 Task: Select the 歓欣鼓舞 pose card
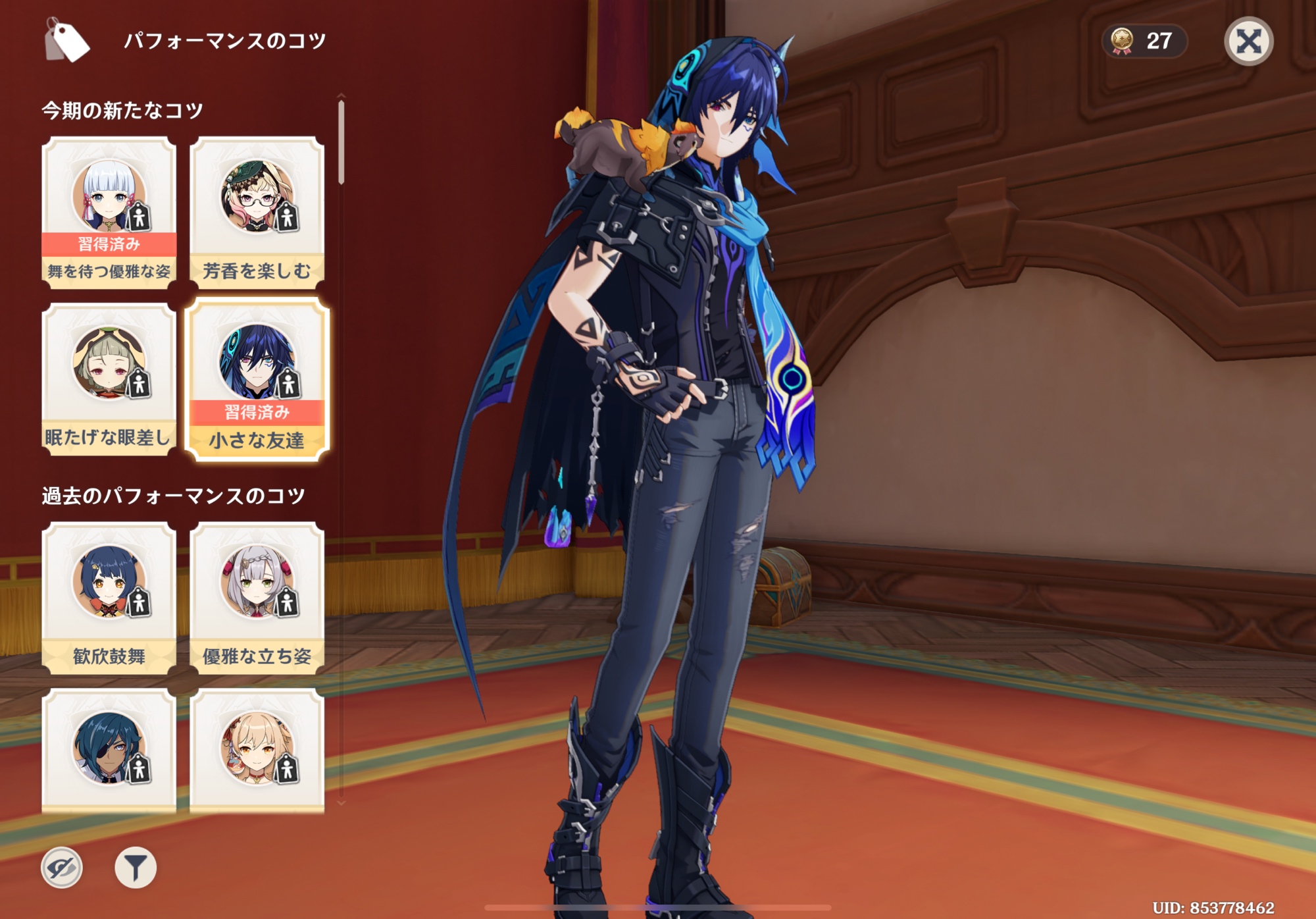109,597
